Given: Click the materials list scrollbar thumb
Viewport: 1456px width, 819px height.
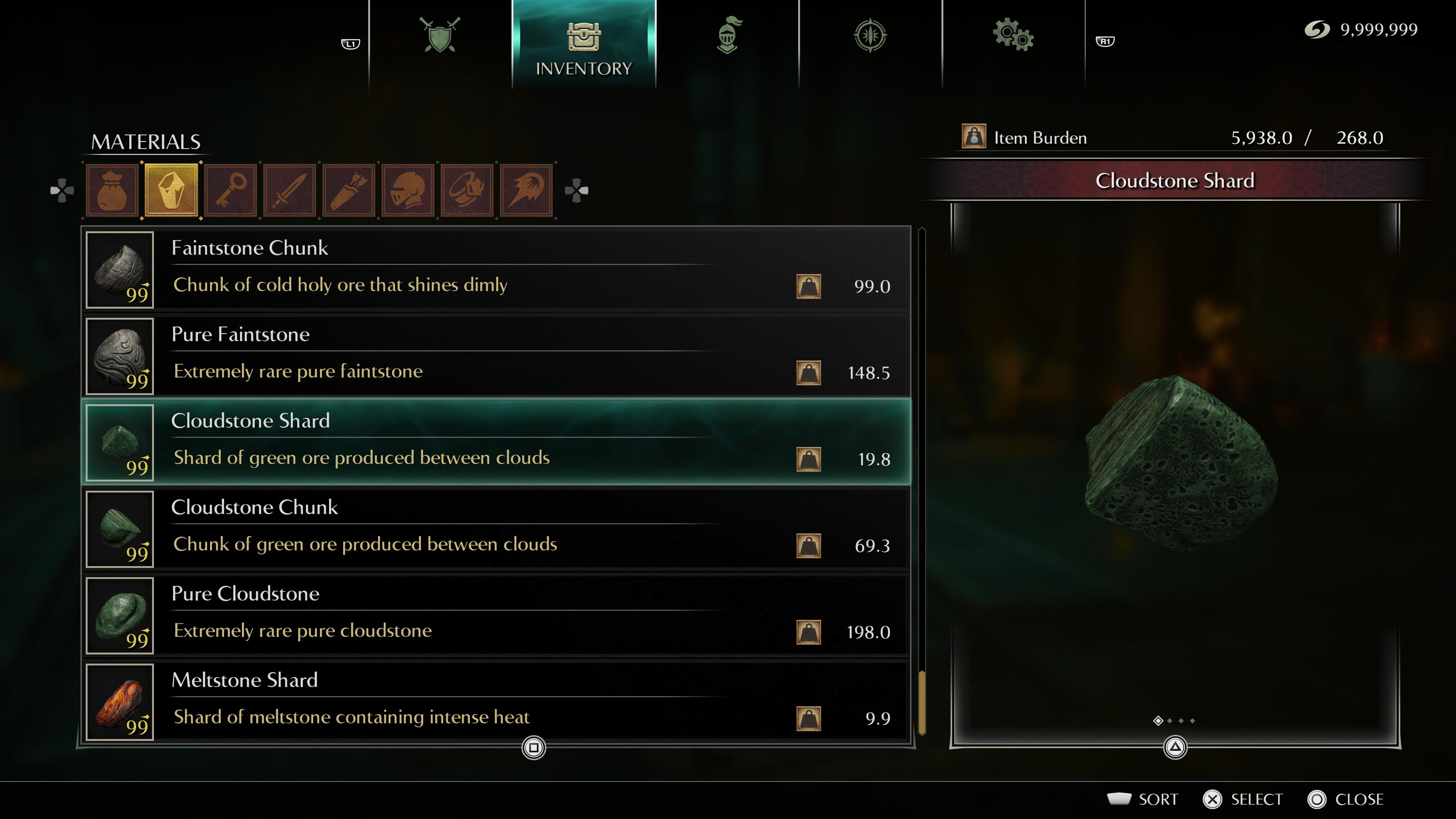Looking at the screenshot, I should (x=922, y=702).
